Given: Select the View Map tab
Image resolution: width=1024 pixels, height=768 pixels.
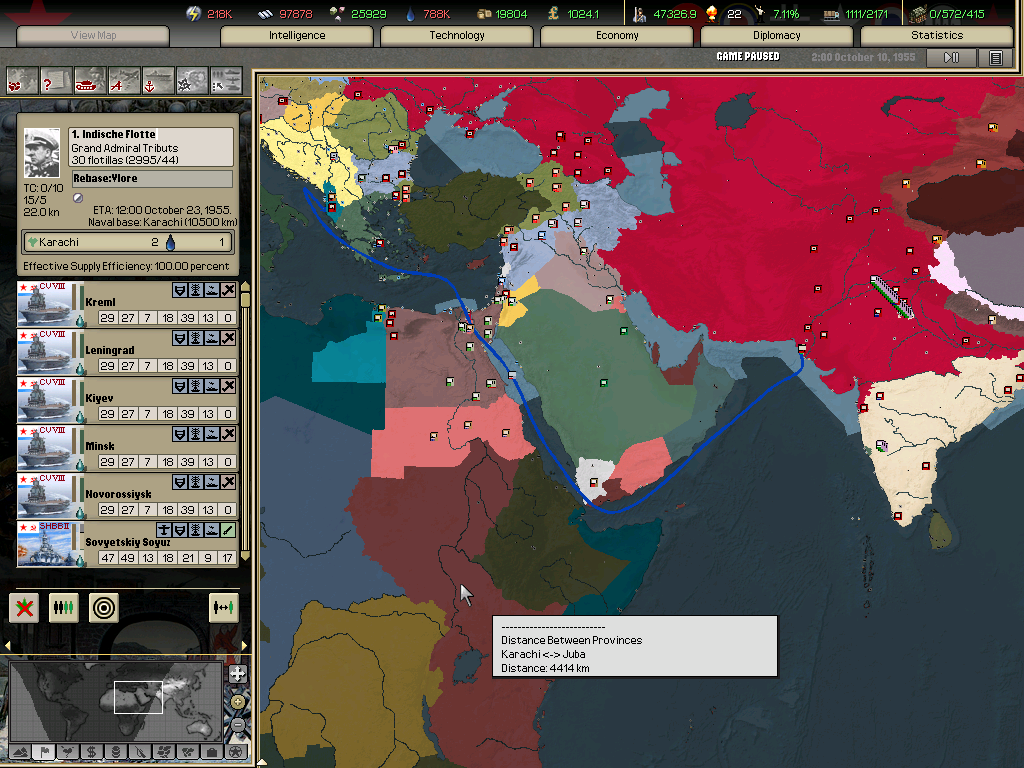Looking at the screenshot, I should point(93,36).
